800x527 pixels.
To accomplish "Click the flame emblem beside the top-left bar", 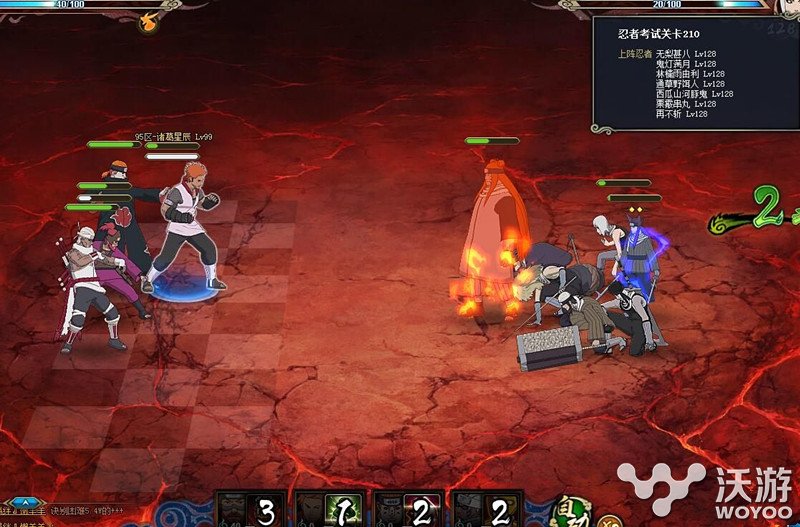I will coord(149,18).
